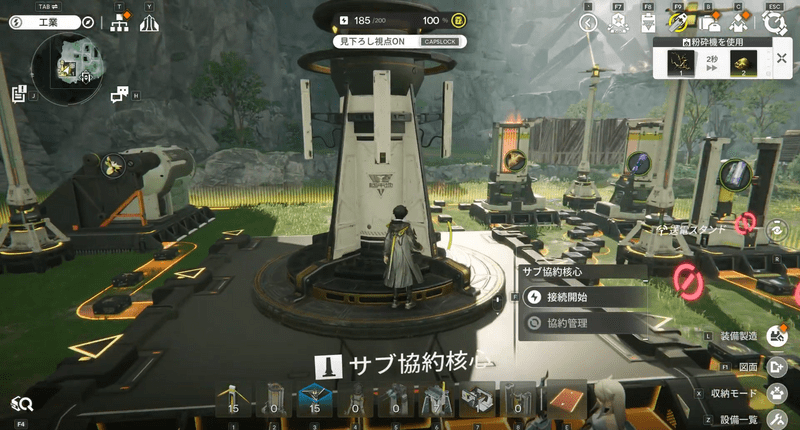
Task: Select the orange panel hotbar slot
Action: 566,401
